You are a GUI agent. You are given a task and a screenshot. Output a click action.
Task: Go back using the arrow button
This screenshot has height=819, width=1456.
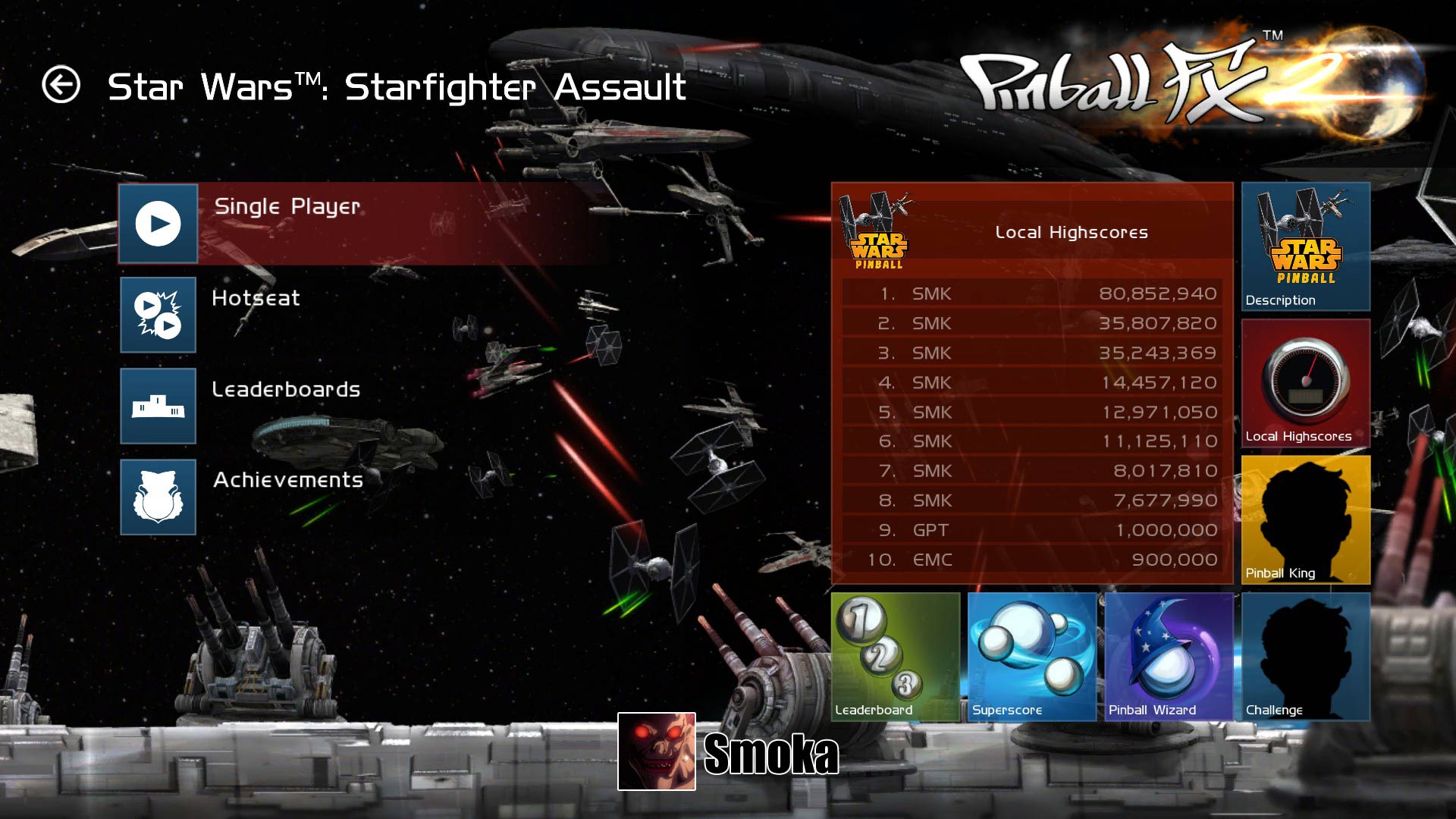coord(61,84)
